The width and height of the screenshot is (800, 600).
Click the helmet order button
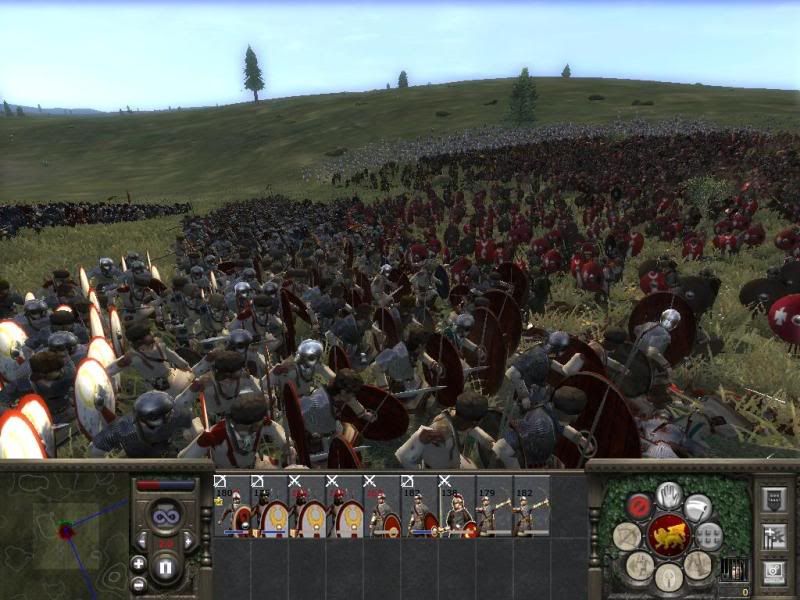668,577
